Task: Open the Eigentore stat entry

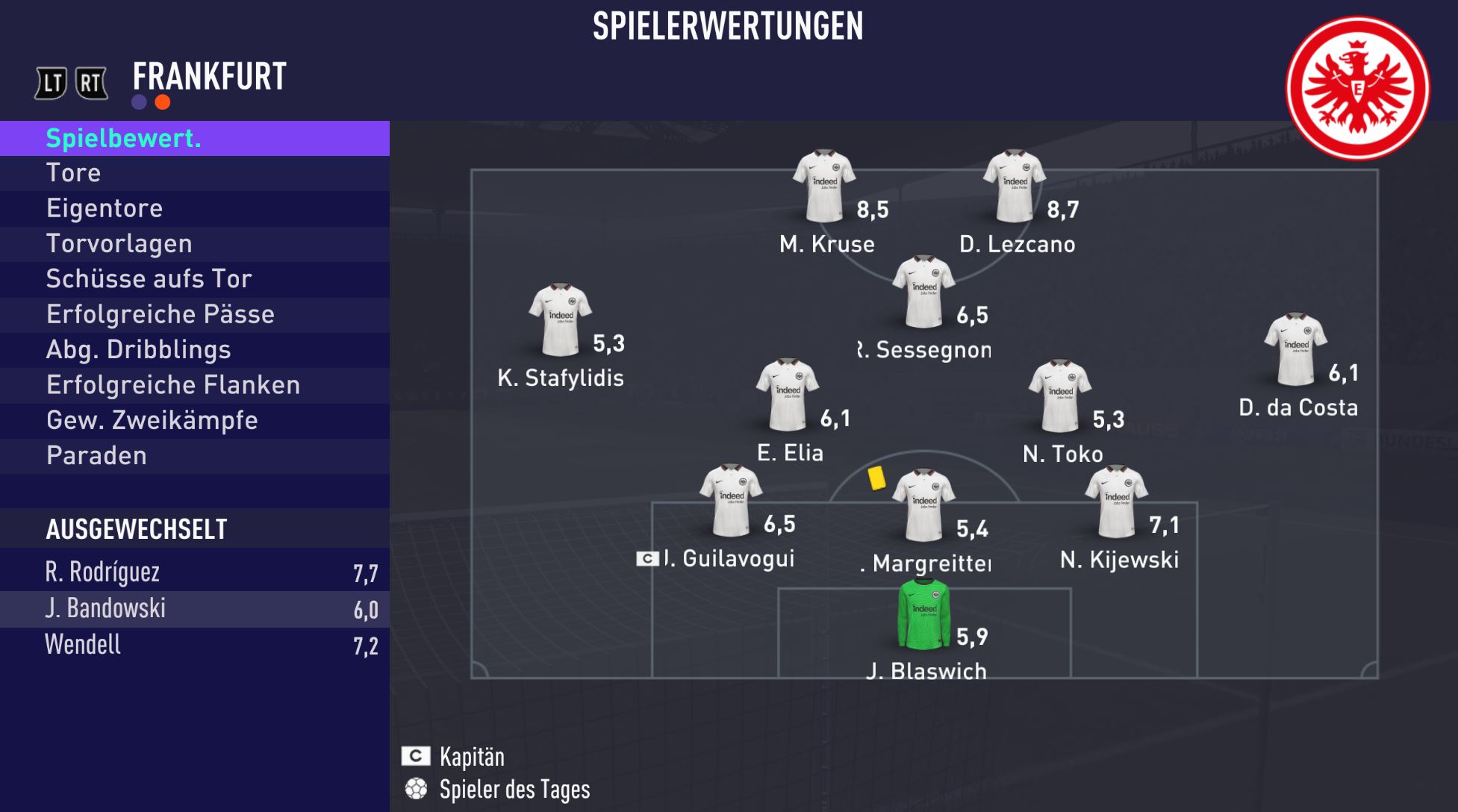Action: 194,208
